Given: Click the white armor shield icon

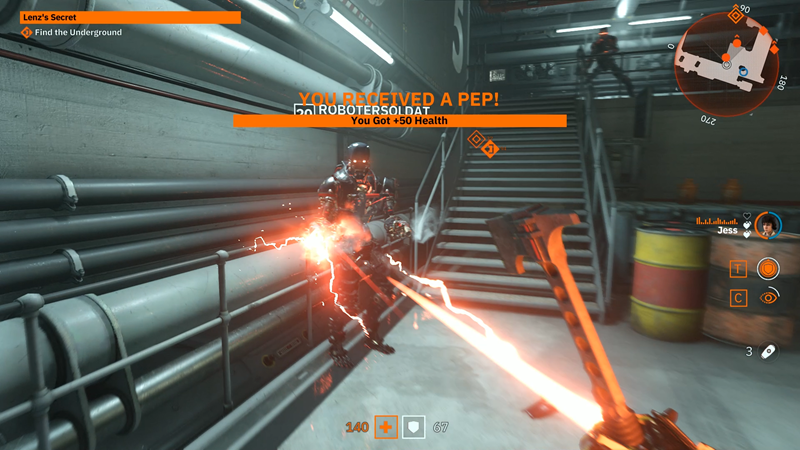Looking at the screenshot, I should tap(414, 428).
